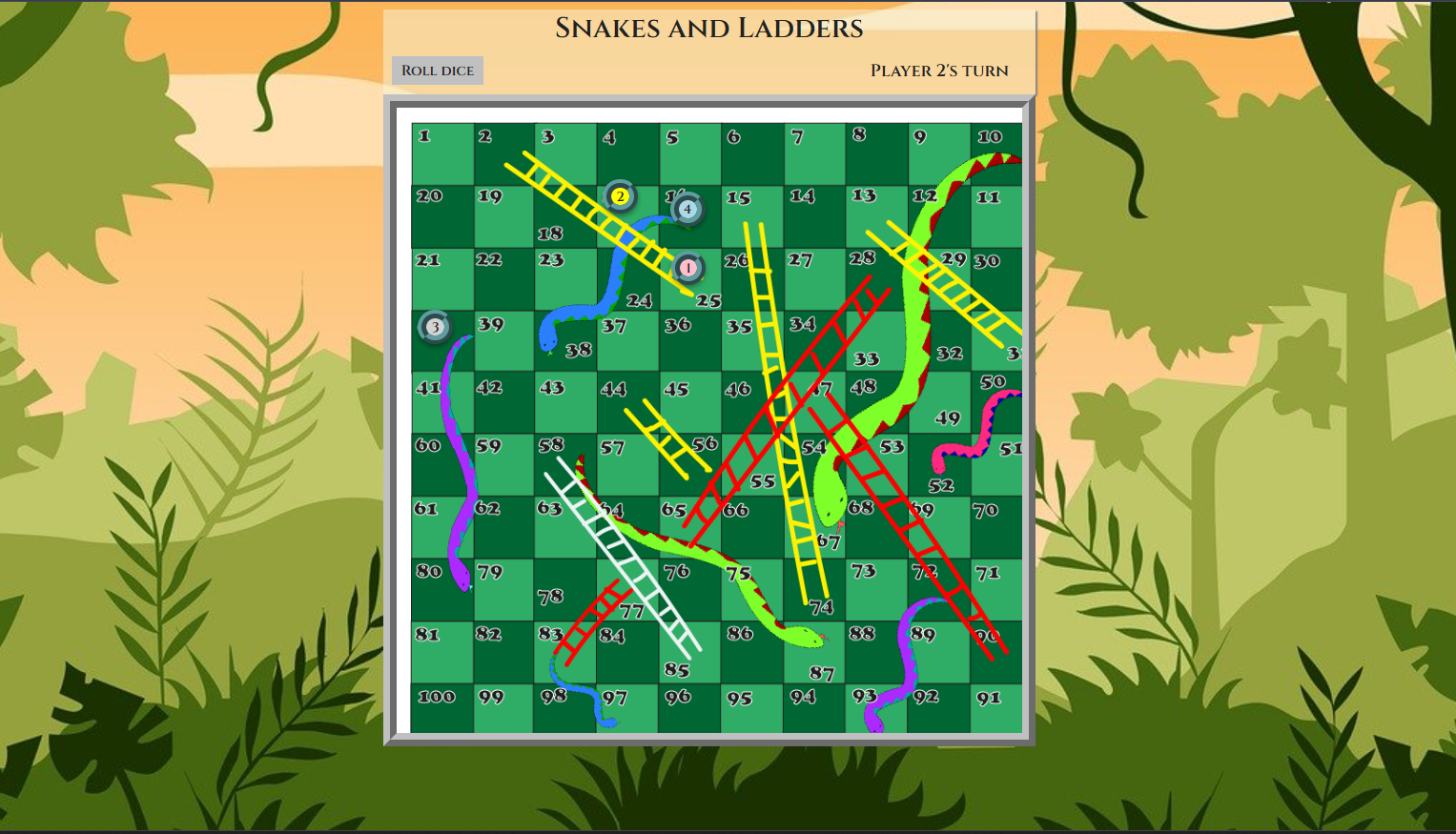Click the Roll dice button
1456x834 pixels.
[x=437, y=70]
